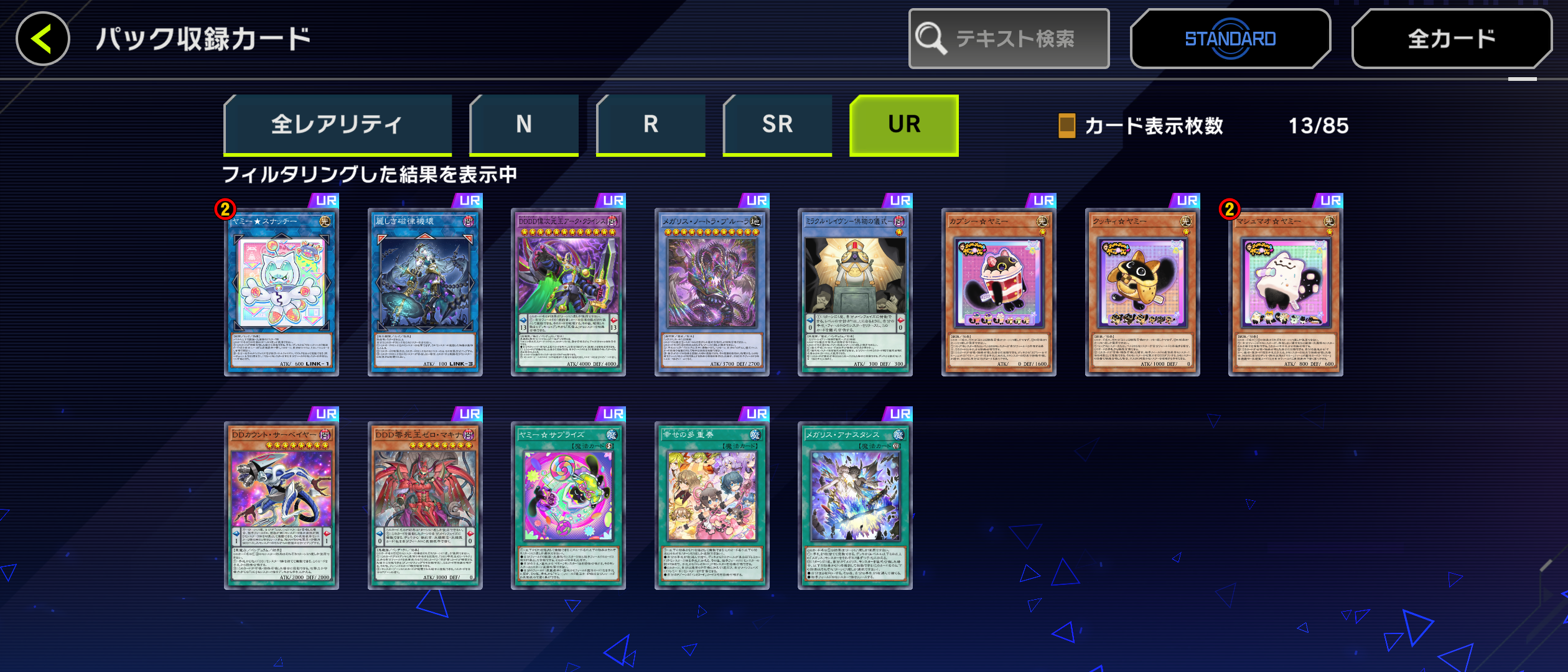Click the green back arrow icon
This screenshot has height=672, width=1568.
point(42,39)
